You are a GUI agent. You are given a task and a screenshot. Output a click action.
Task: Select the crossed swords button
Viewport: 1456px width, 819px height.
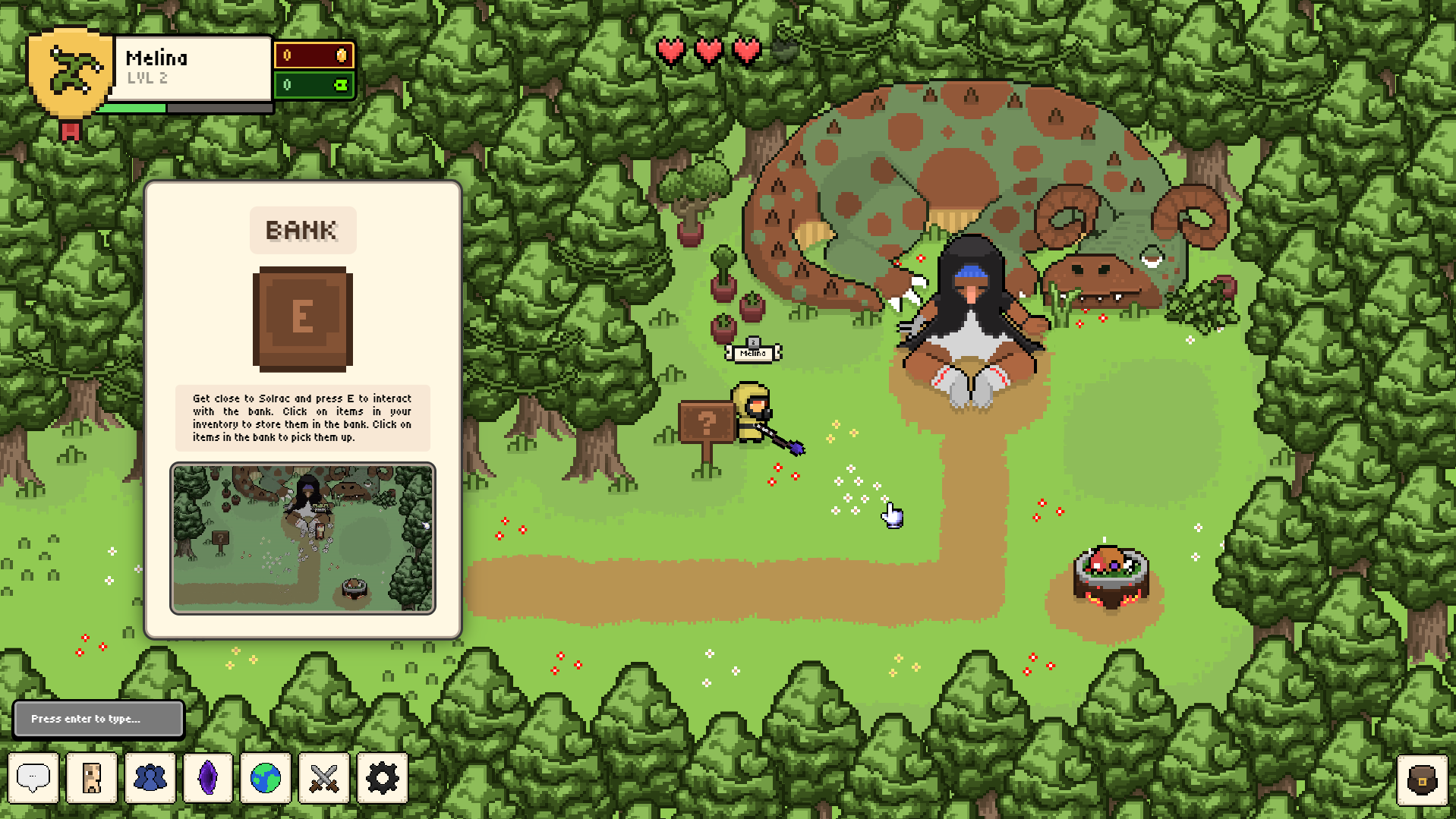(324, 778)
